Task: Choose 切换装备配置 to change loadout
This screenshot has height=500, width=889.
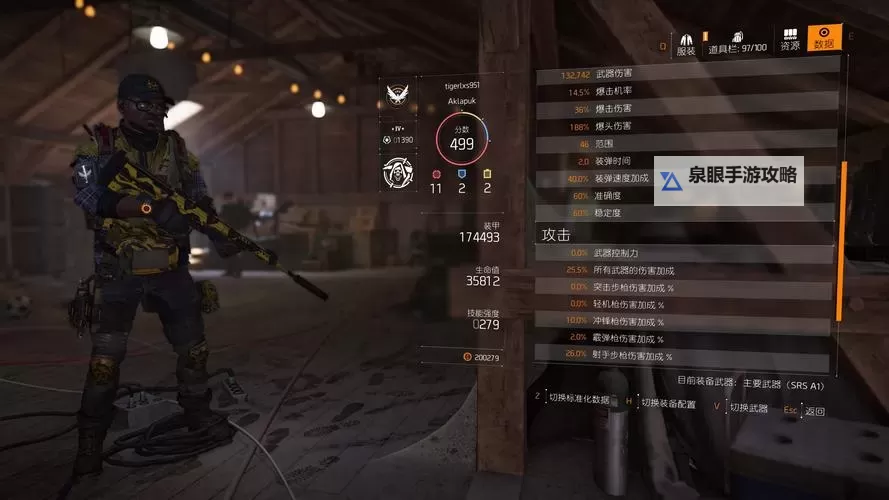Action: click(666, 402)
